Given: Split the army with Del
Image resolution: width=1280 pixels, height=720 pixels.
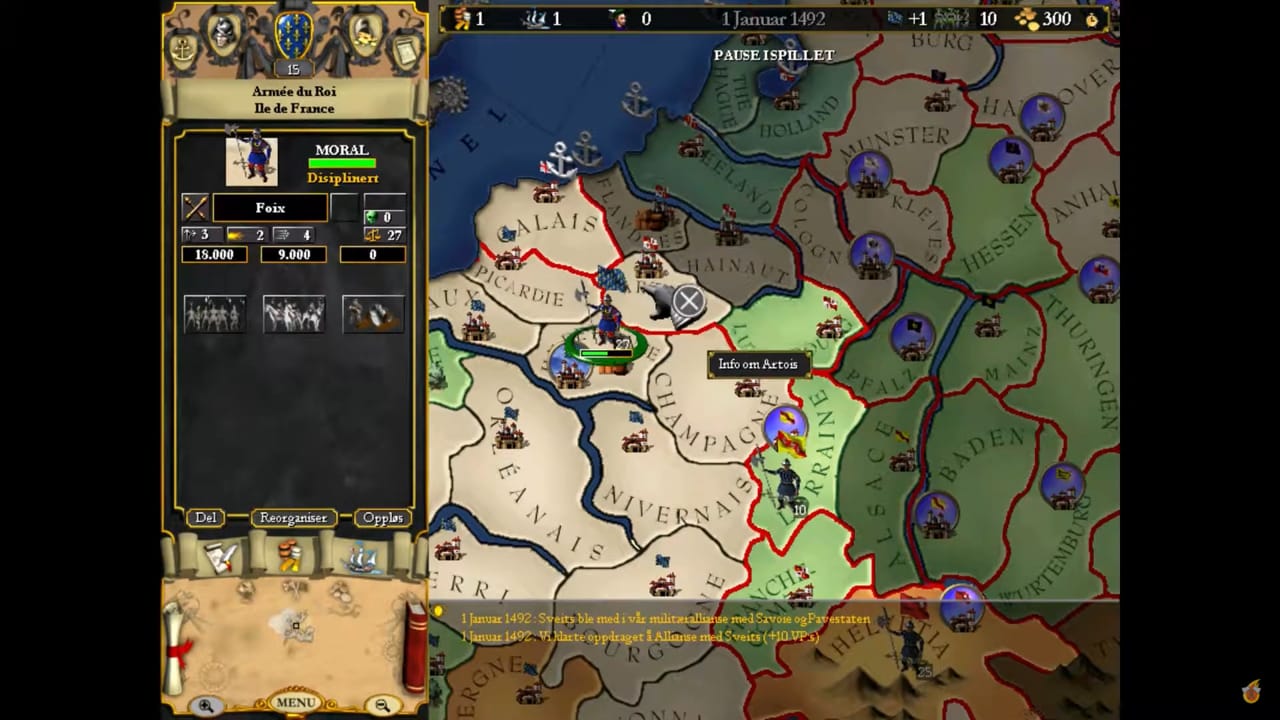Looking at the screenshot, I should (x=206, y=518).
